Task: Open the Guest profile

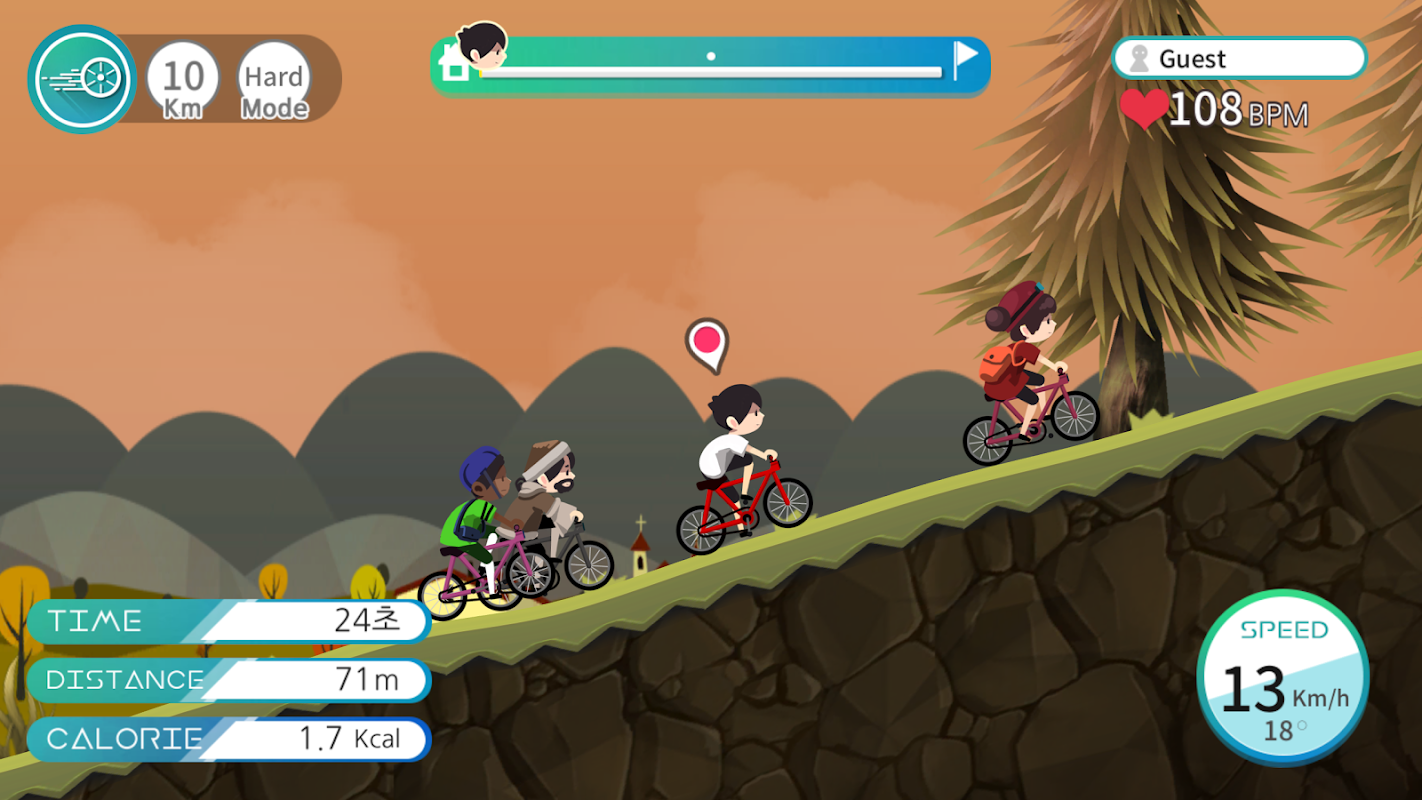Action: click(x=1239, y=59)
